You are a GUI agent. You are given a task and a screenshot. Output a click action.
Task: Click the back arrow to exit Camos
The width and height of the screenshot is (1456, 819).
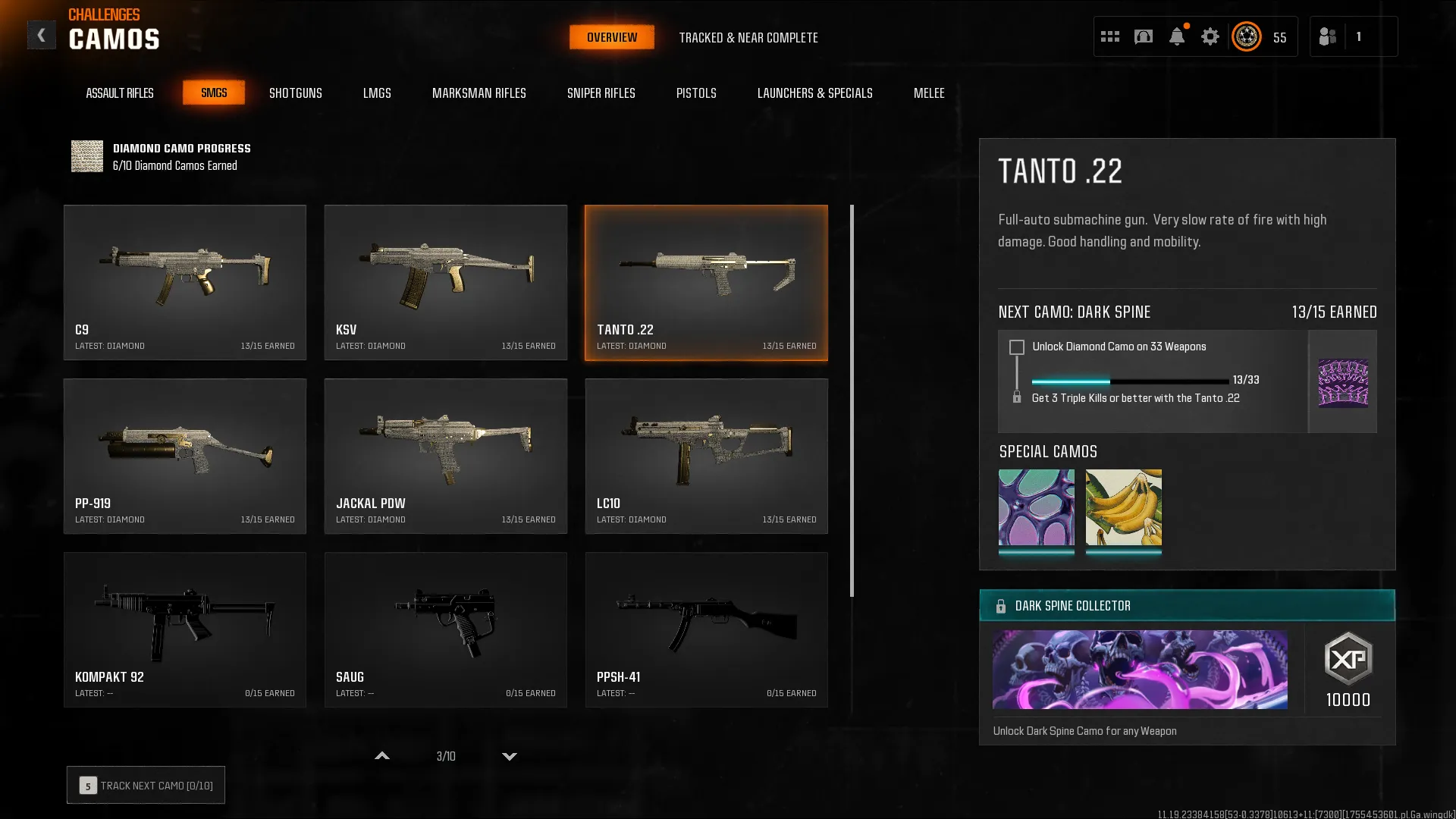(42, 34)
